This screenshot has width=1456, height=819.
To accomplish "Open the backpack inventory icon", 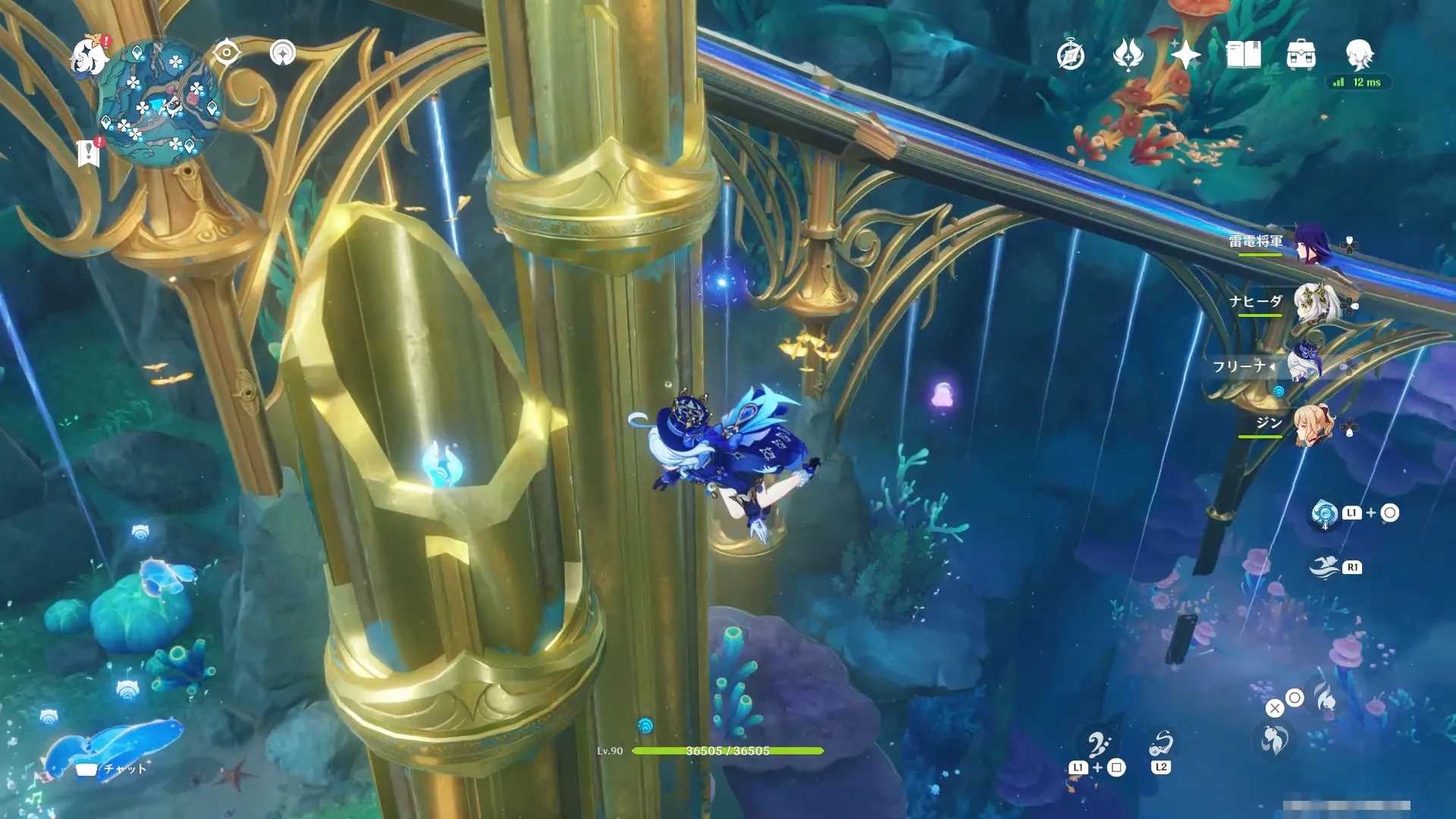I will pyautogui.click(x=1301, y=55).
